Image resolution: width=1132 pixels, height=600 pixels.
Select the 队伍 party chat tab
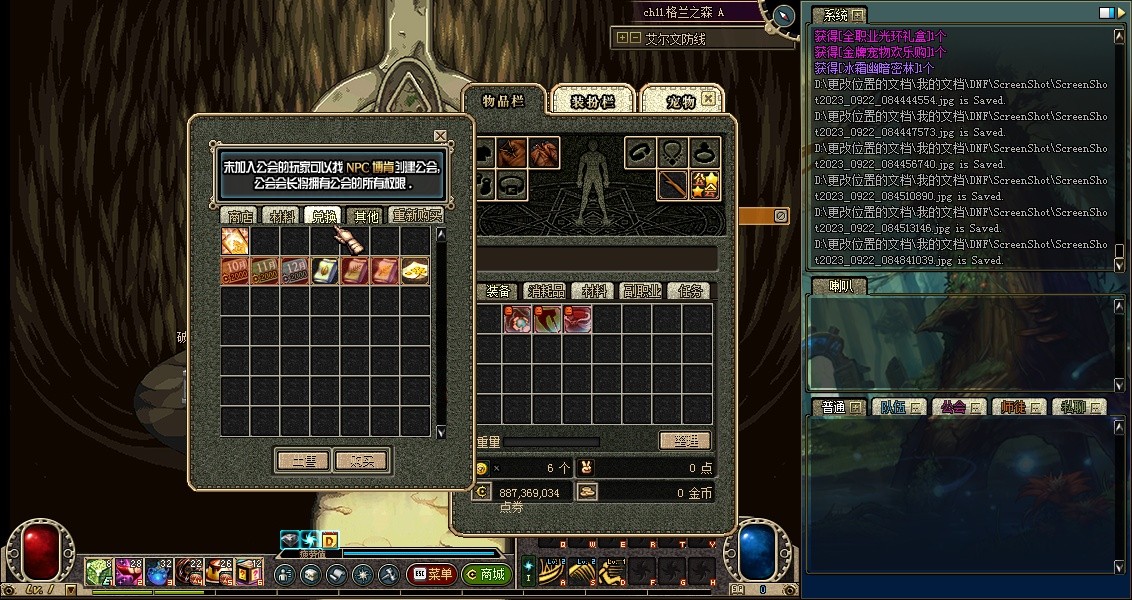tap(894, 407)
